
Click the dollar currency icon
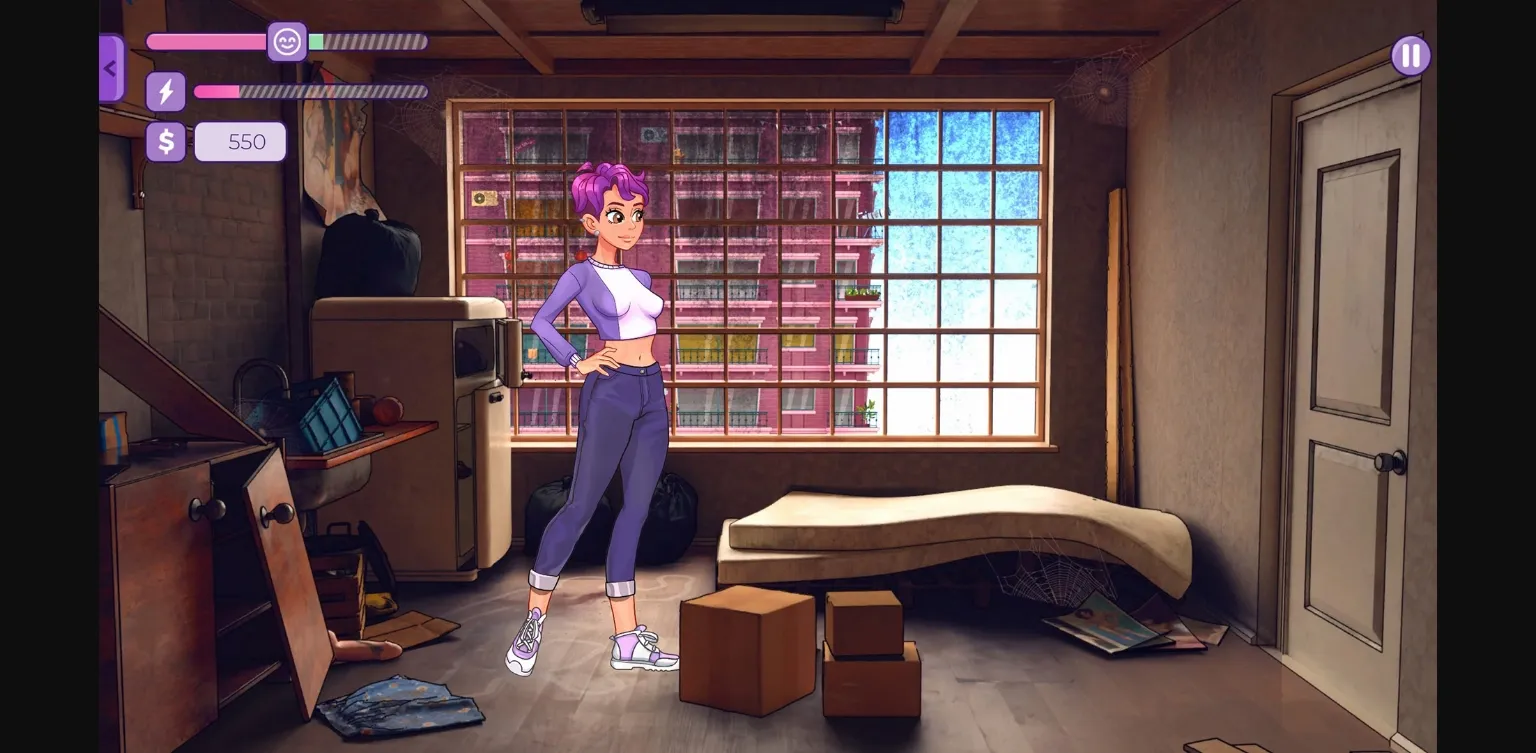[x=165, y=141]
